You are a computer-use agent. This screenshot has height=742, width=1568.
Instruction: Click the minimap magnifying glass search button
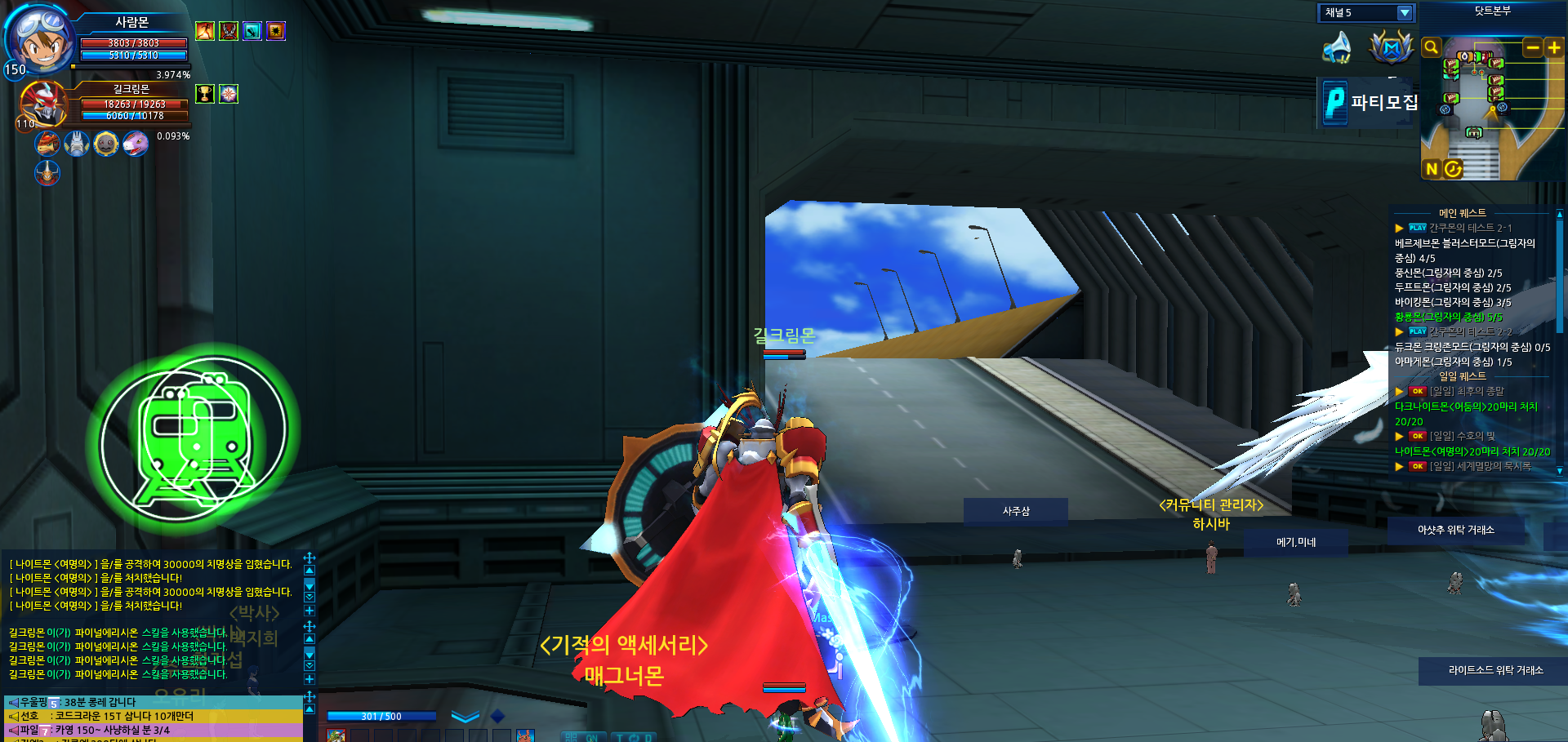point(1431,47)
